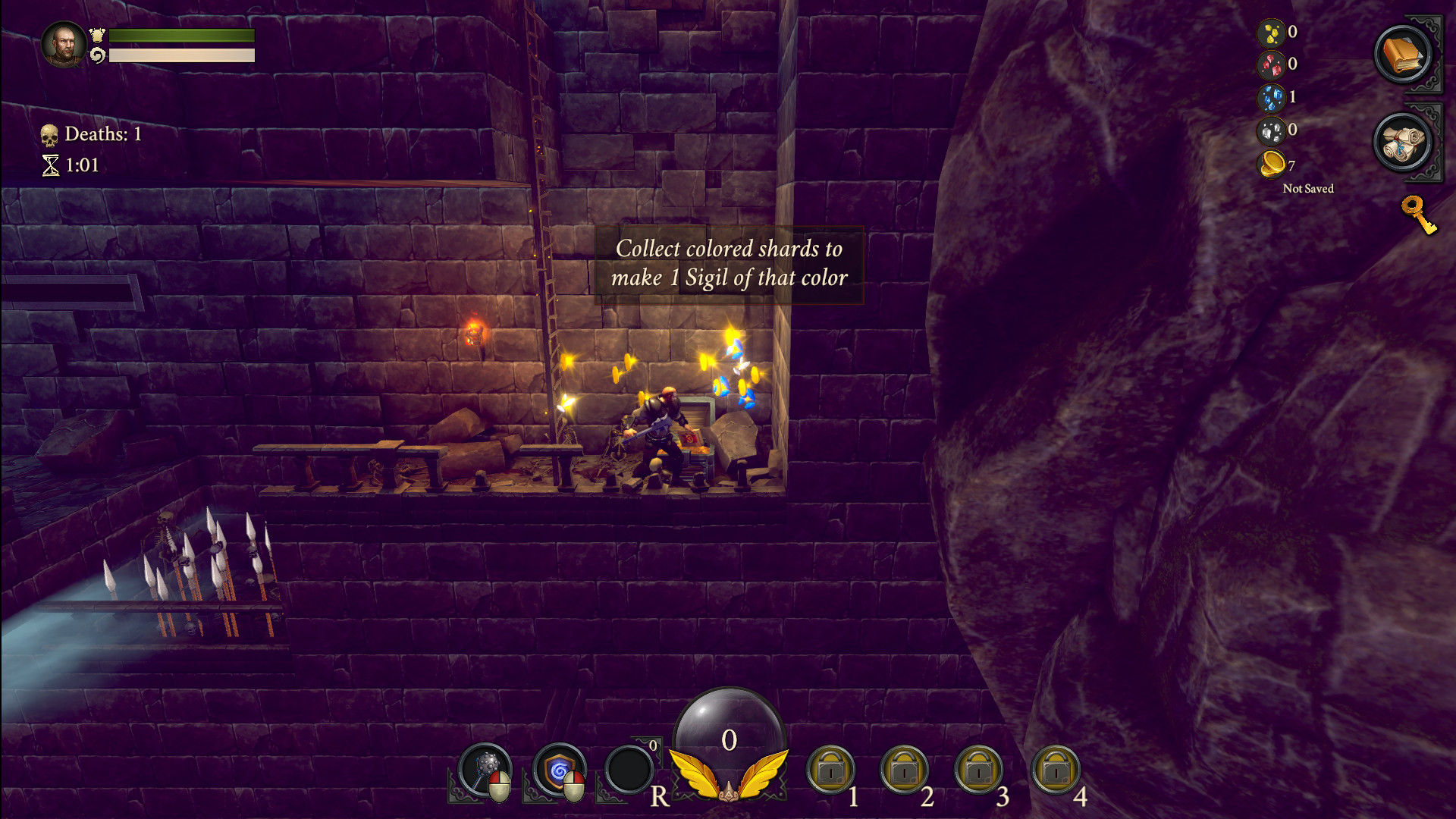Click the player portrait in the corner
This screenshot has width=1456, height=819.
(64, 42)
